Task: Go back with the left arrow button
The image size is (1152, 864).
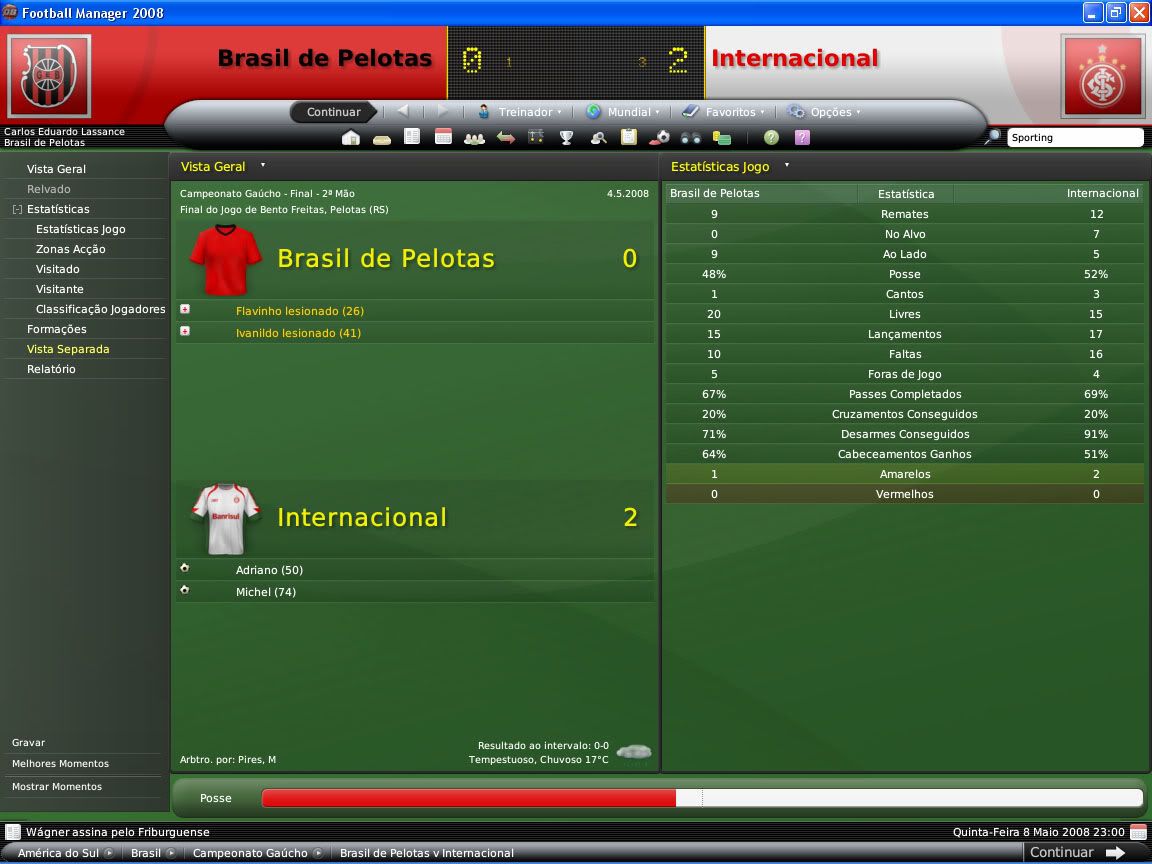Action: pyautogui.click(x=403, y=111)
